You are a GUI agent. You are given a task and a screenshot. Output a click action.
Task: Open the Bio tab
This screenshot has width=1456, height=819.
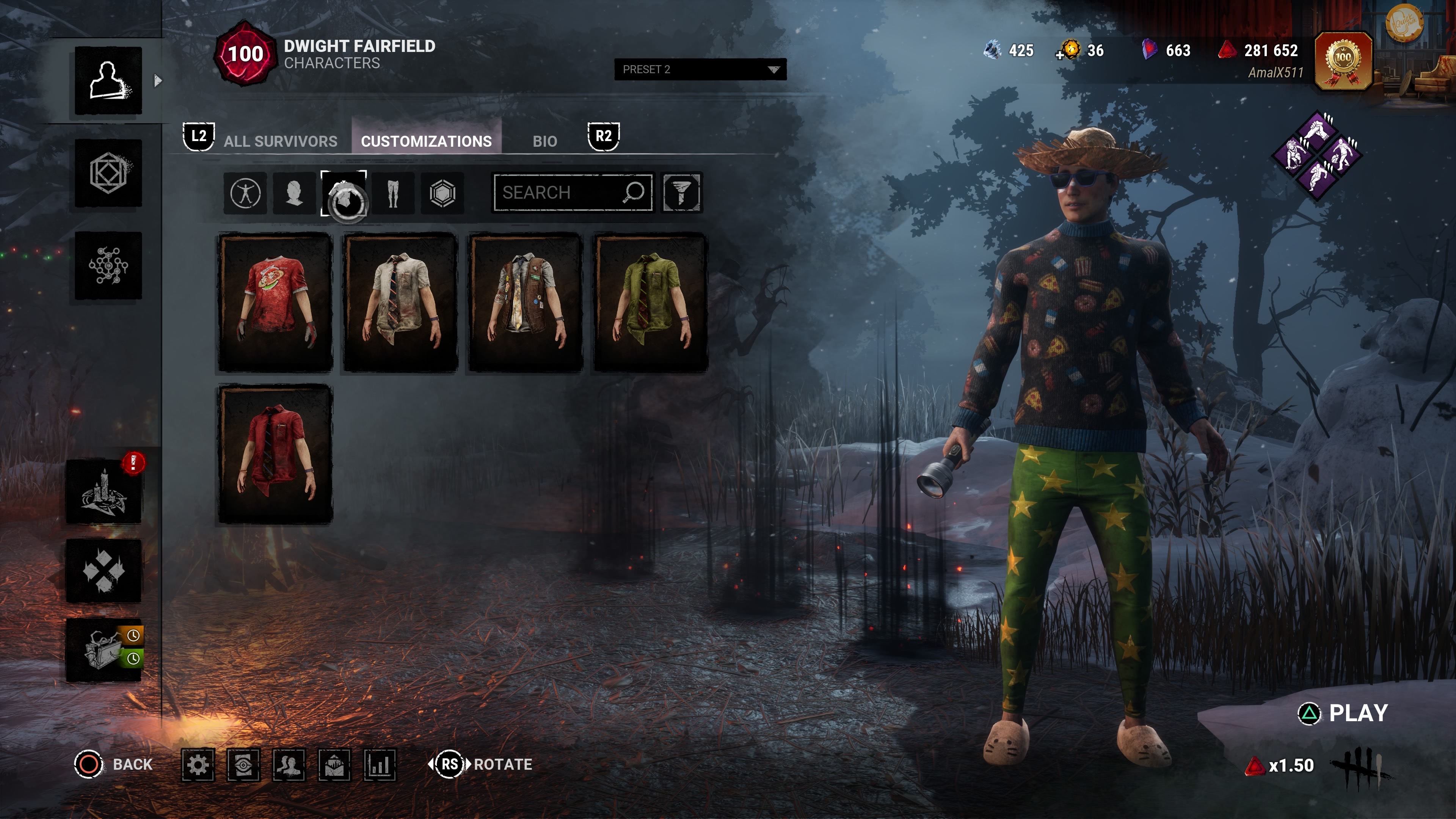coord(544,141)
